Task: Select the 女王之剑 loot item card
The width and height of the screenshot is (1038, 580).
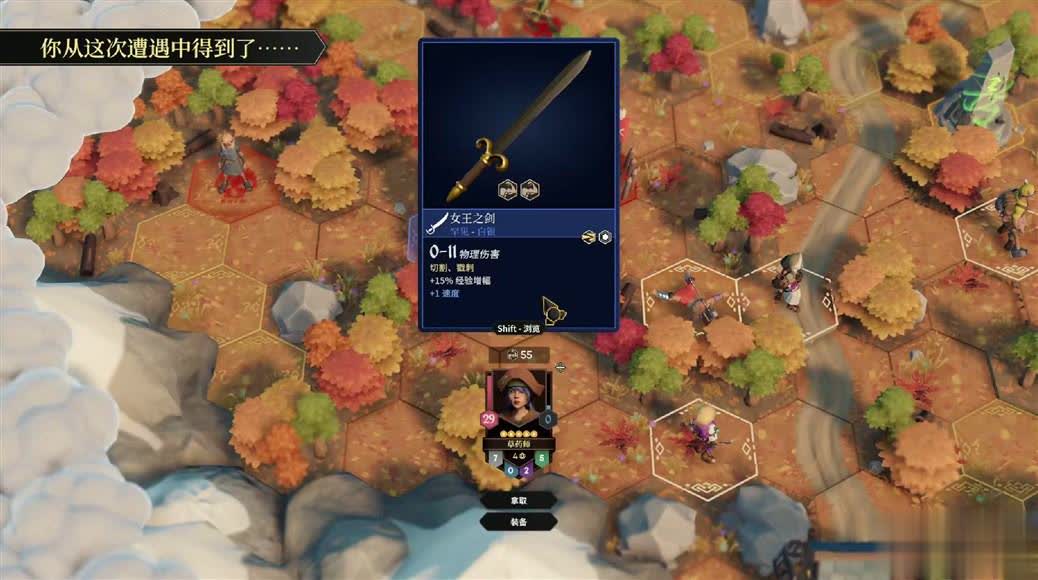Action: pos(518,185)
